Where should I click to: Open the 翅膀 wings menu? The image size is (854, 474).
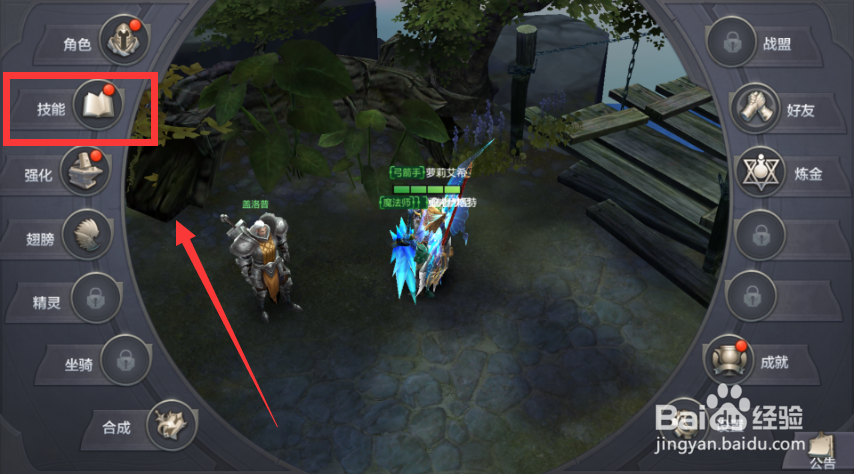(x=86, y=237)
